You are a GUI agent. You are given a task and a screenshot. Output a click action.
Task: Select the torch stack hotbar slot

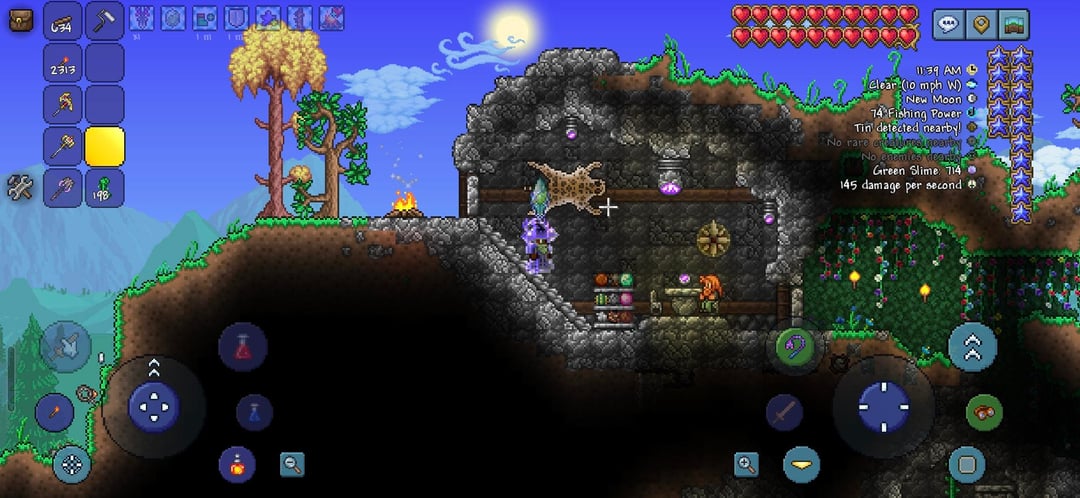tap(63, 63)
